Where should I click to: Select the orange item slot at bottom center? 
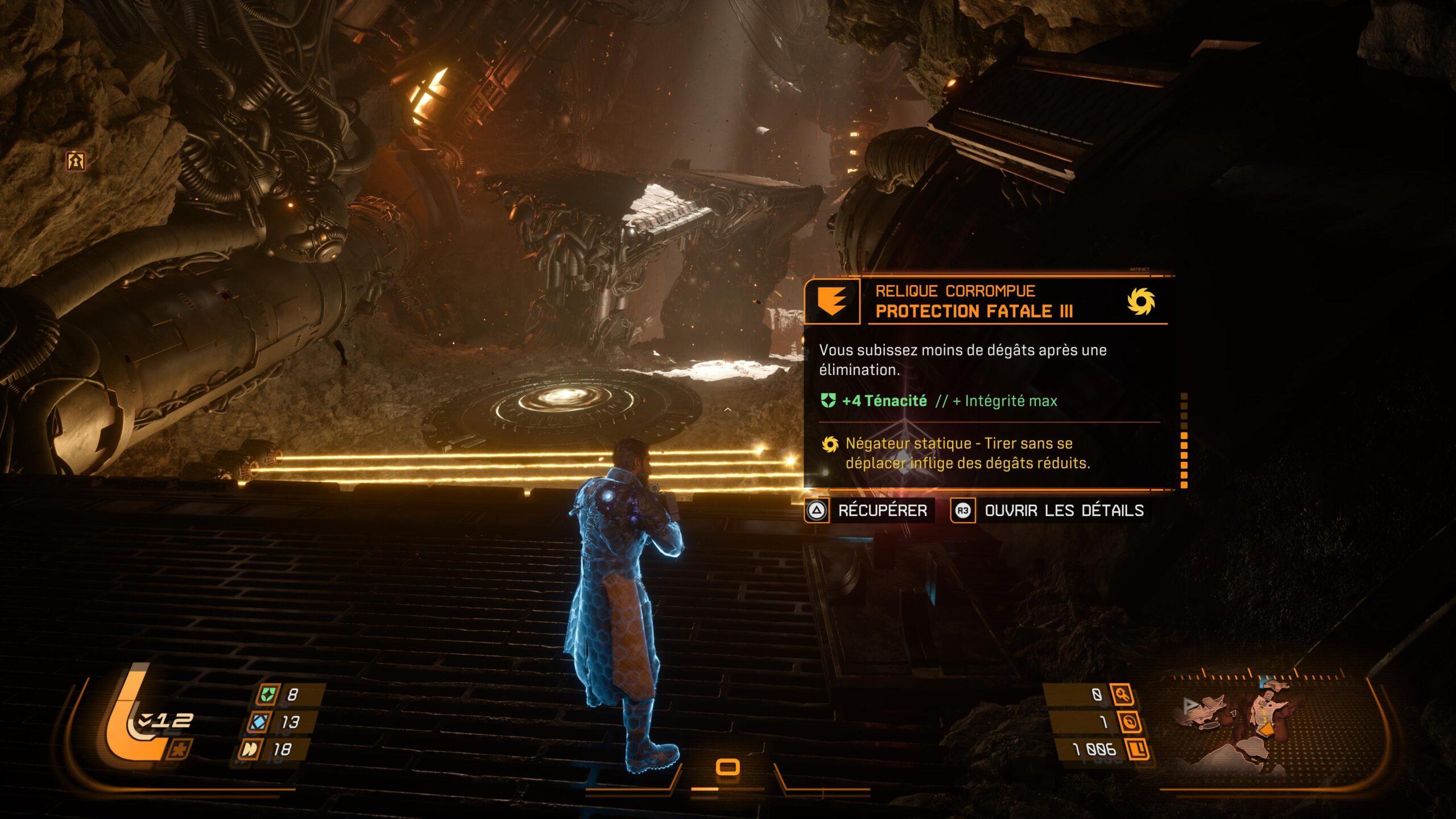click(x=727, y=767)
